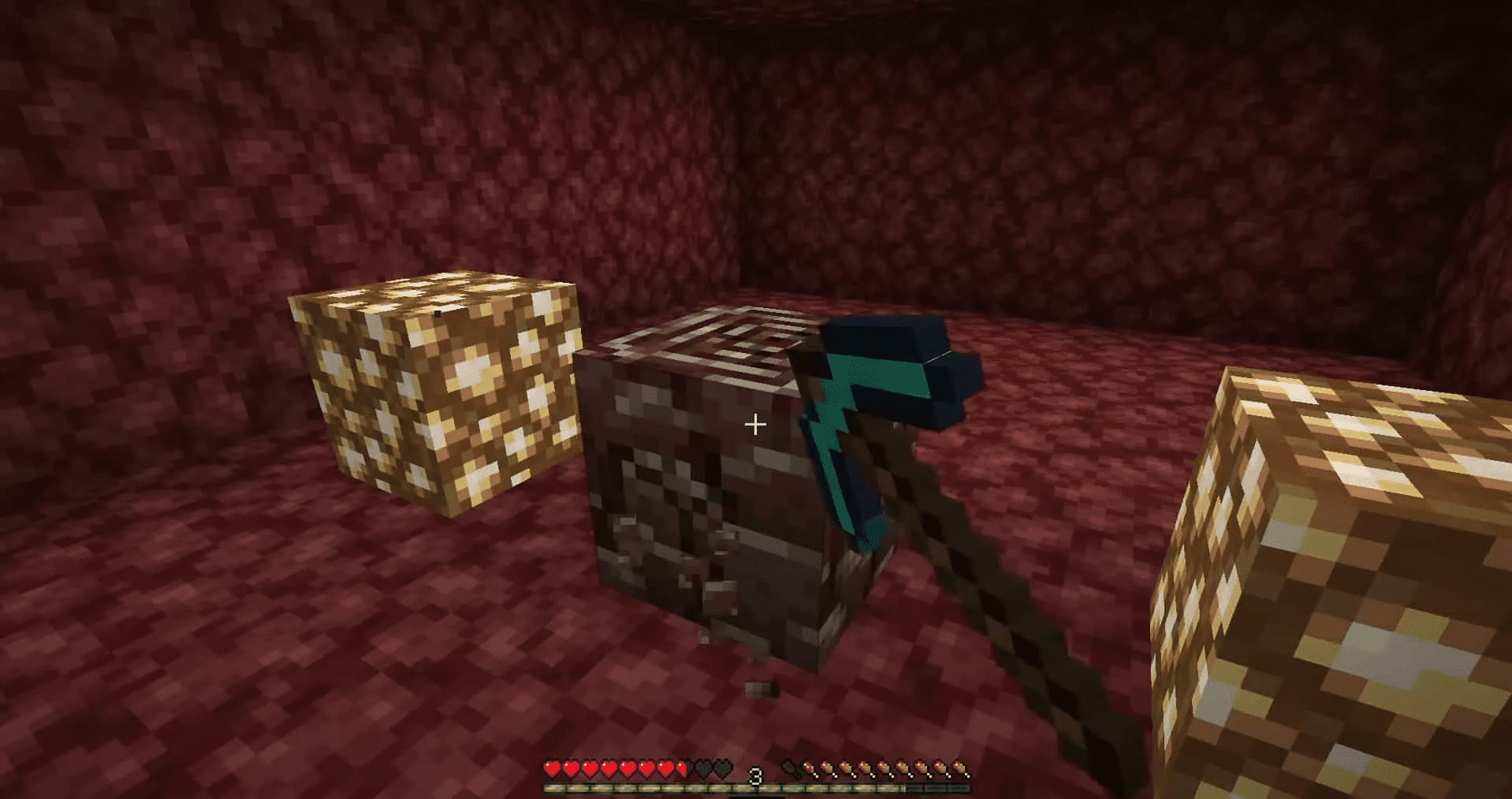
Task: Click the crosshair at screen center
Action: 755,423
